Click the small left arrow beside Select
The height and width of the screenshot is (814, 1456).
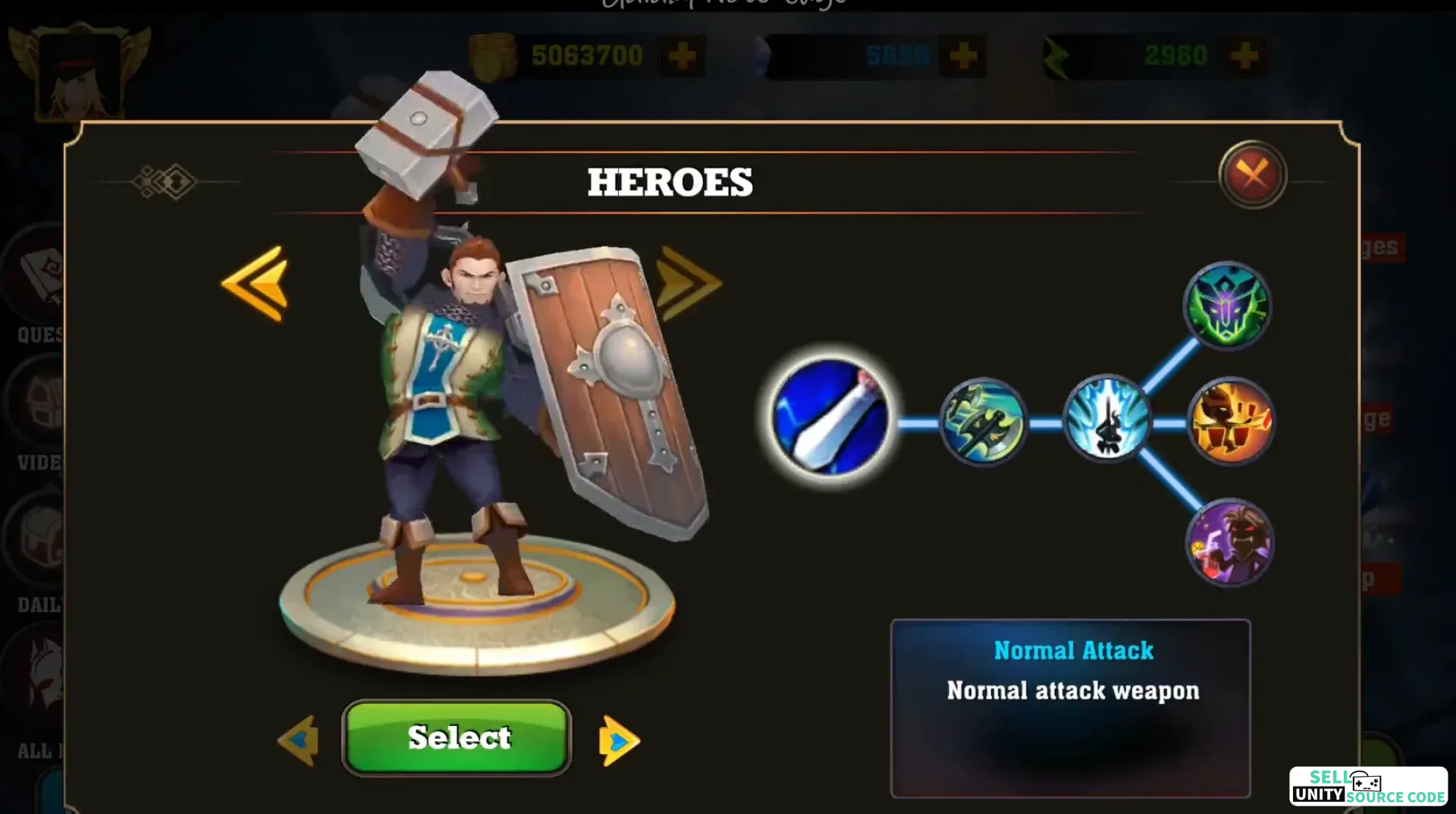pyautogui.click(x=298, y=740)
